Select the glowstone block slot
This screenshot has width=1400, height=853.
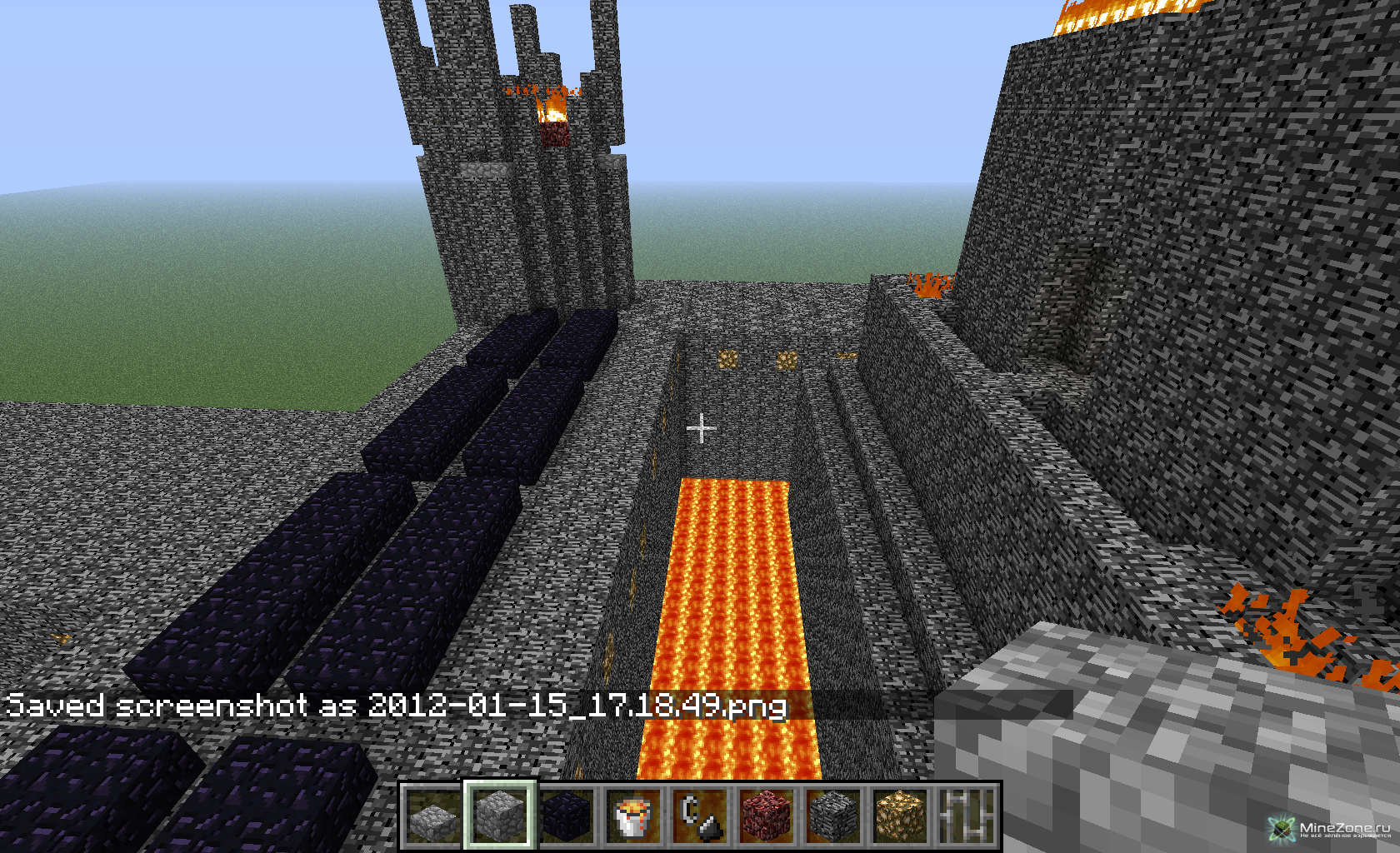900,816
